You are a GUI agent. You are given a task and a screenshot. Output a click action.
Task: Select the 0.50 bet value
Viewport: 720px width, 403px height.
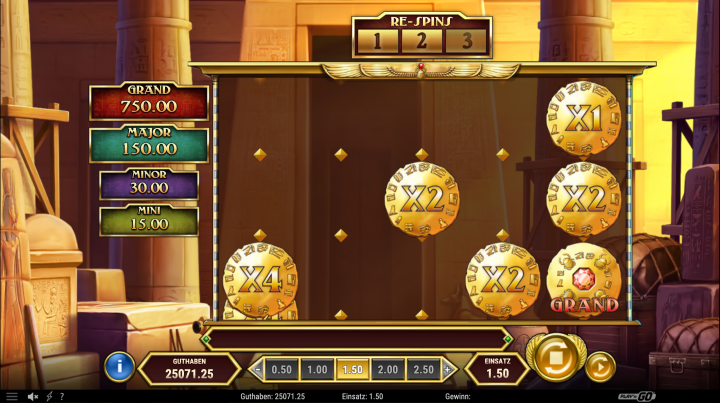tap(282, 369)
